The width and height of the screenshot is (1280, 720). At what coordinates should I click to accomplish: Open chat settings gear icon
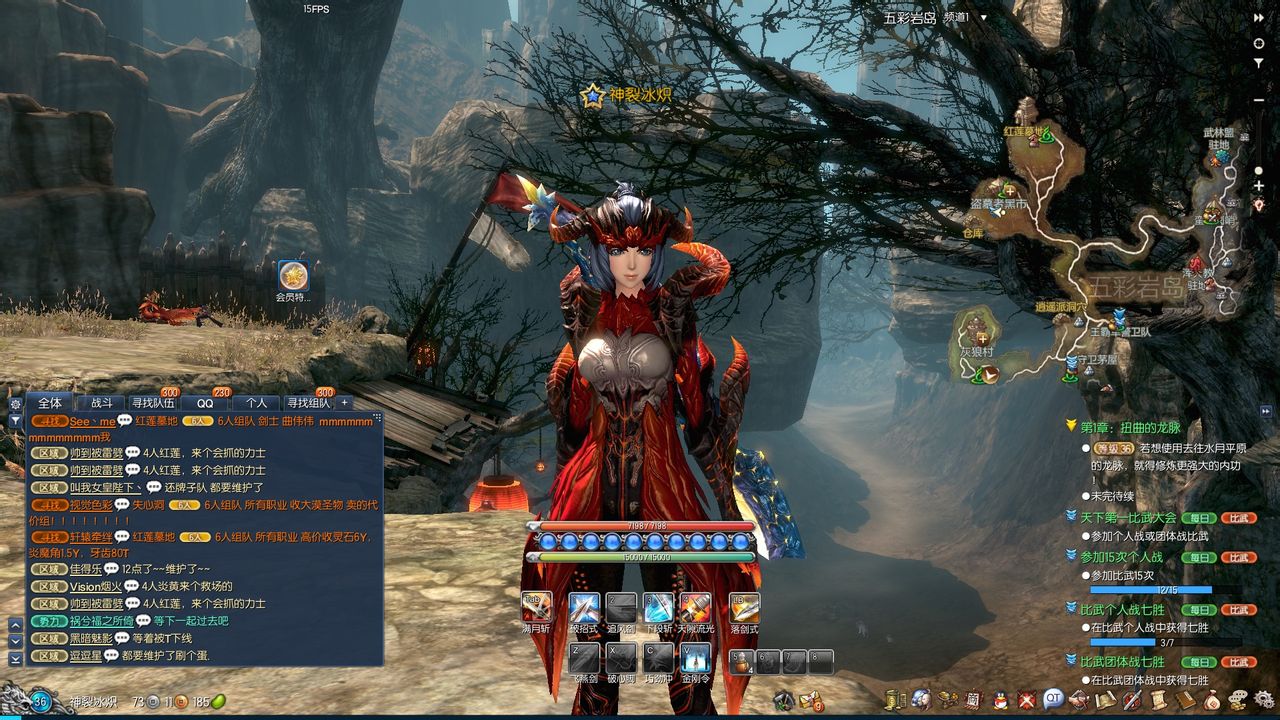click(15, 404)
